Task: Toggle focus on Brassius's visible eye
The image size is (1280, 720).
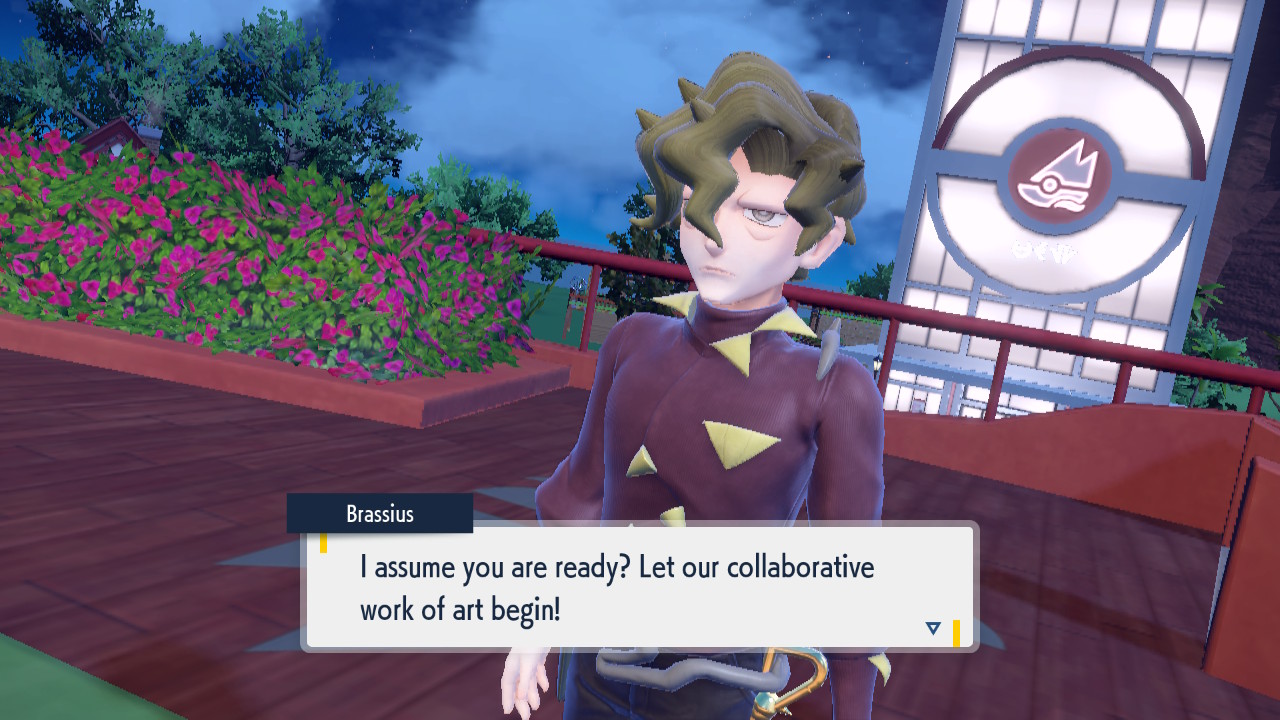Action: click(x=763, y=214)
